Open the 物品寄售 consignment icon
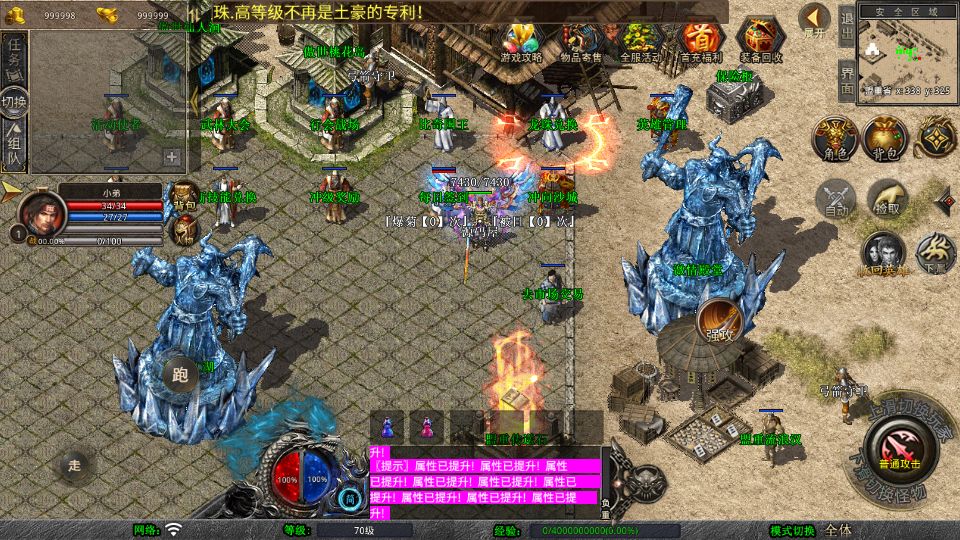This screenshot has width=960, height=540. click(x=581, y=41)
